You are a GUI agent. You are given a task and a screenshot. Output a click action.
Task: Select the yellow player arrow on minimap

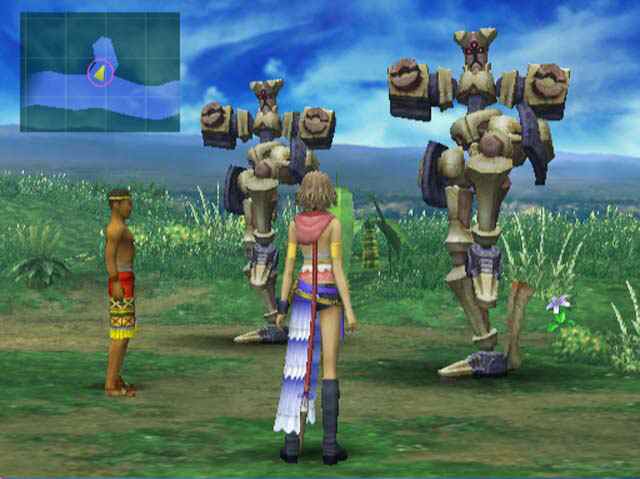tap(99, 73)
